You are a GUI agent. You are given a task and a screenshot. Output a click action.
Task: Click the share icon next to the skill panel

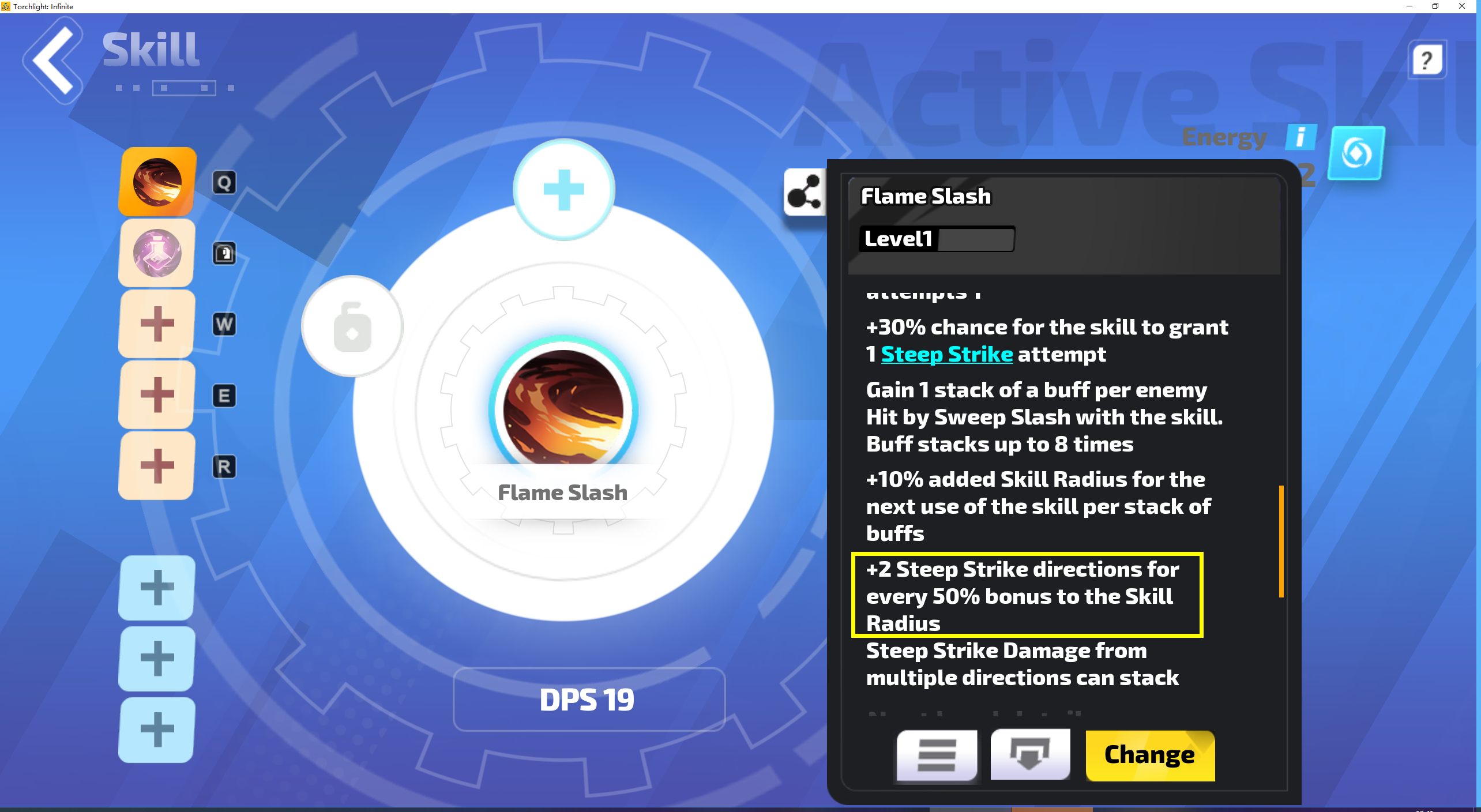pyautogui.click(x=806, y=192)
